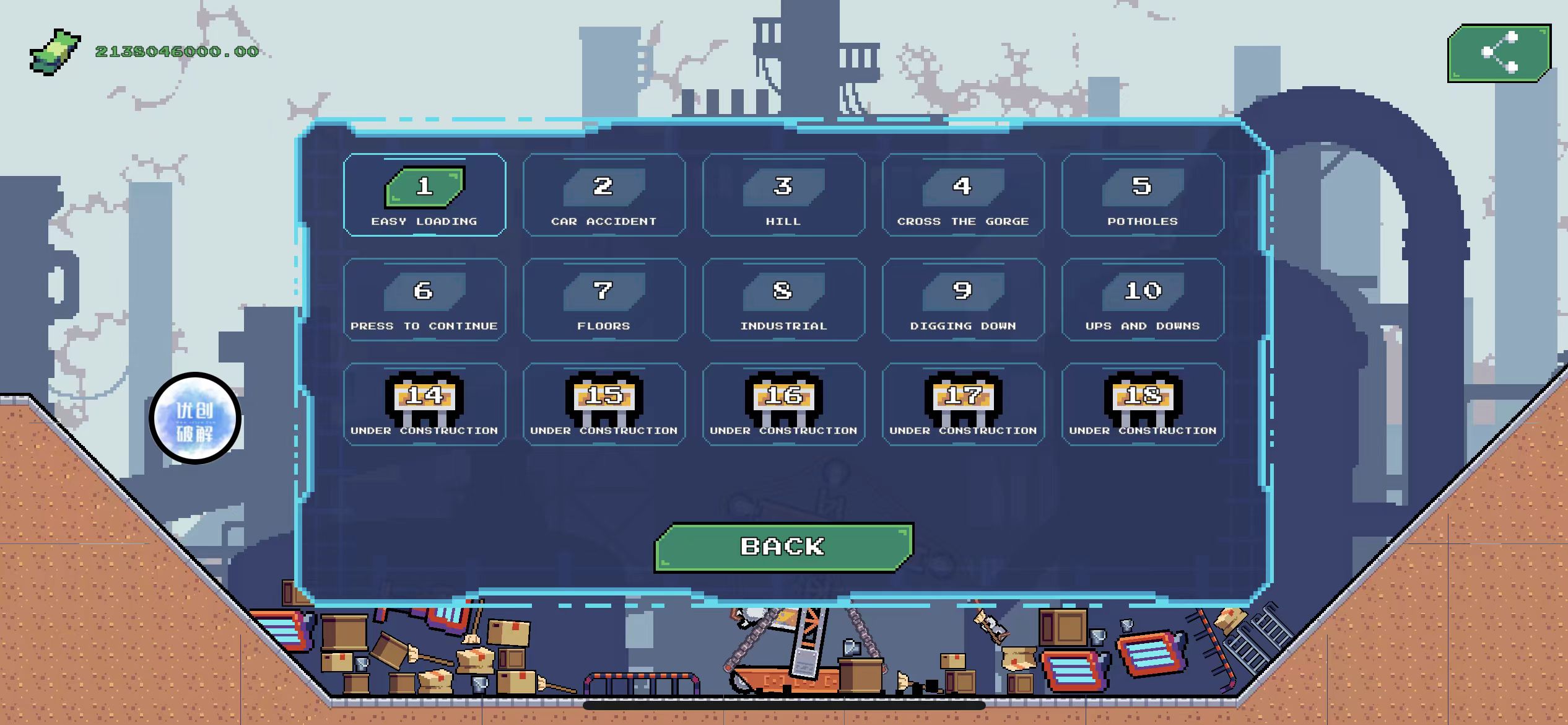1568x725 pixels.
Task: Click the level 17 under construction tile
Action: click(963, 404)
